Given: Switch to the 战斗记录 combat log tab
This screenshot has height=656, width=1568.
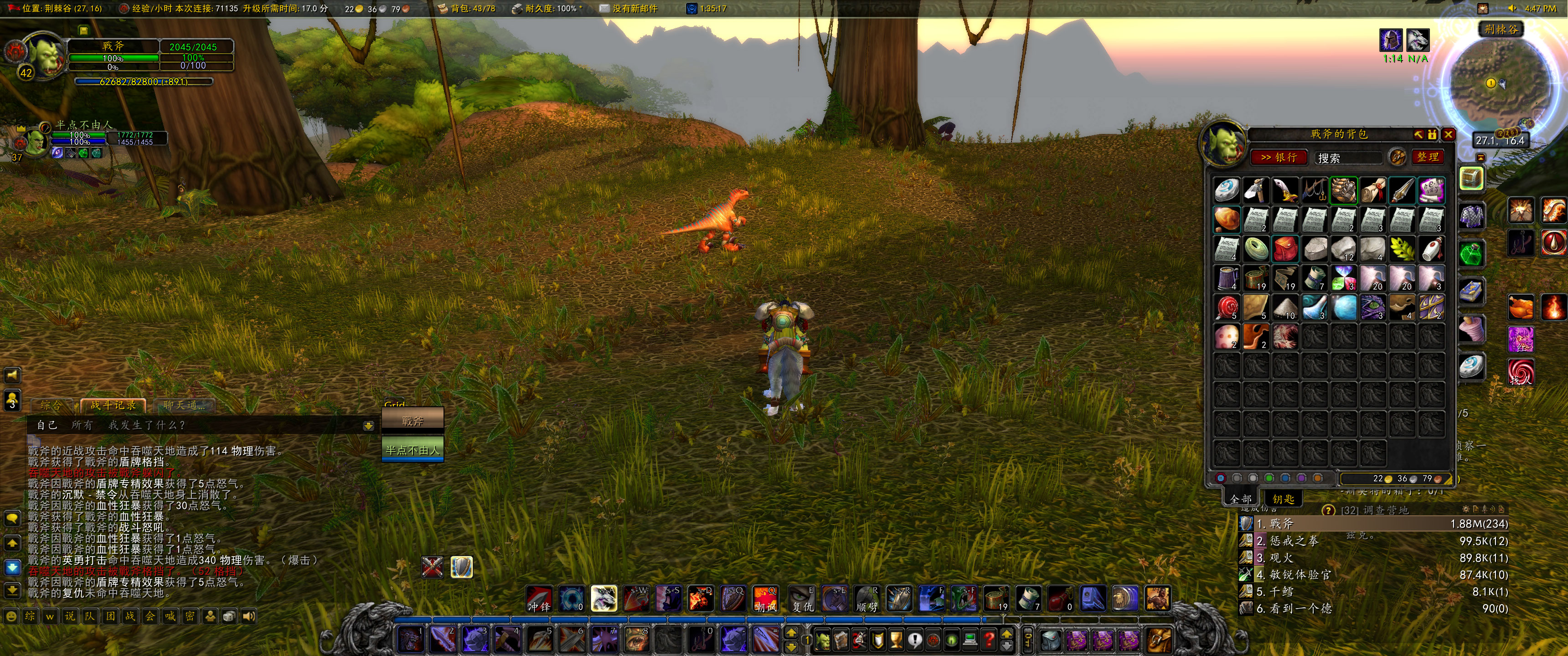Looking at the screenshot, I should tap(113, 405).
